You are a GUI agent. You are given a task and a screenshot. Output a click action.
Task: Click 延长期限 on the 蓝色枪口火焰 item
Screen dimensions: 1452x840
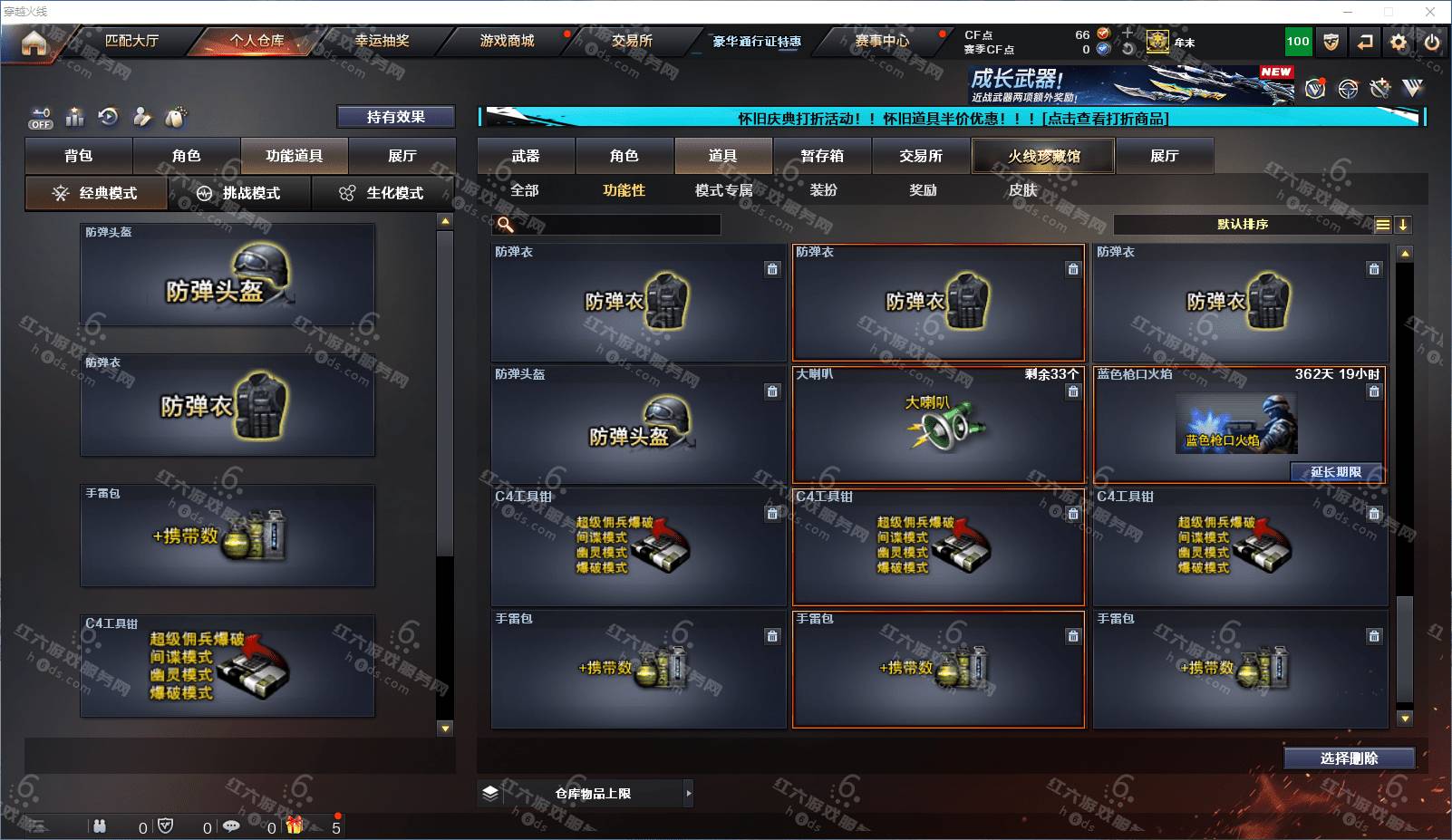coord(1335,472)
